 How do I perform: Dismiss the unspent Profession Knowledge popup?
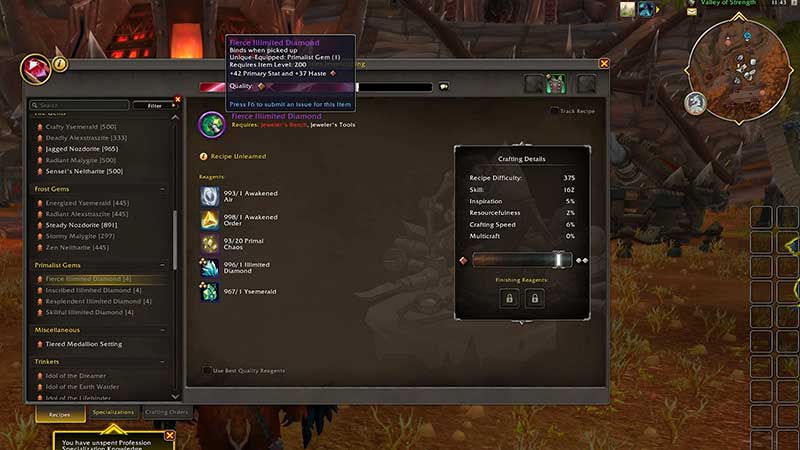(x=170, y=435)
